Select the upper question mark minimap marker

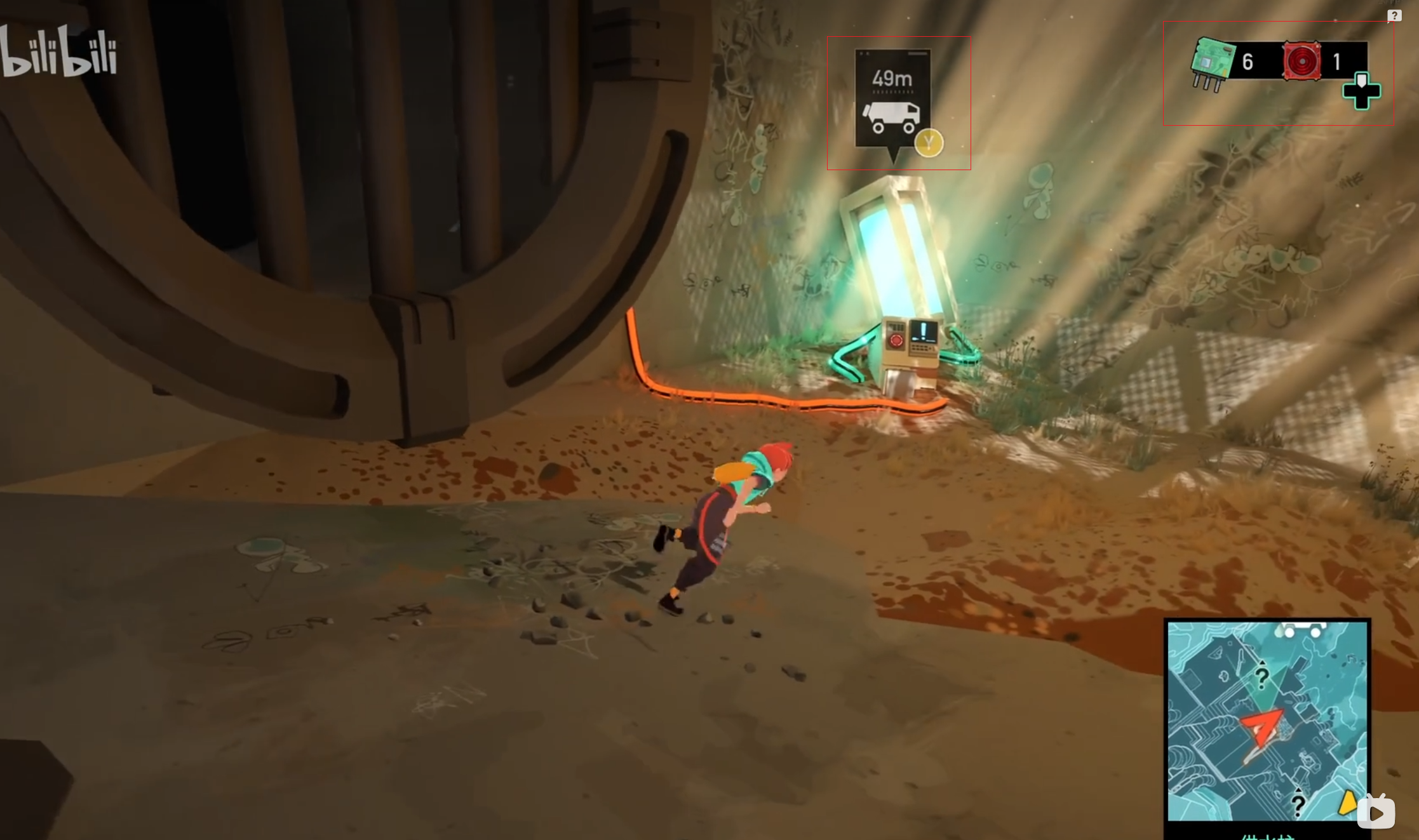(x=1261, y=677)
